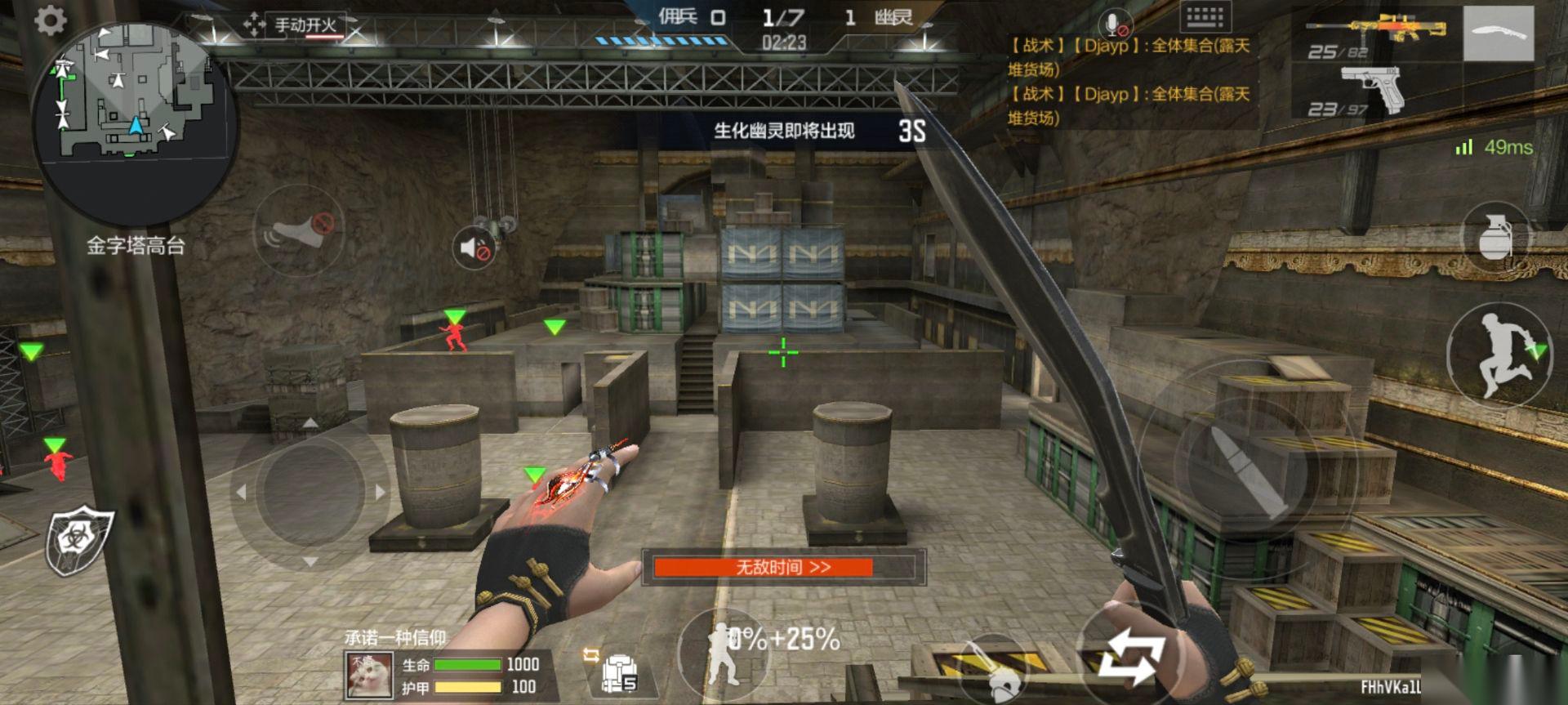Tap the movement joystick pad
This screenshot has height=705, width=1568.
310,492
